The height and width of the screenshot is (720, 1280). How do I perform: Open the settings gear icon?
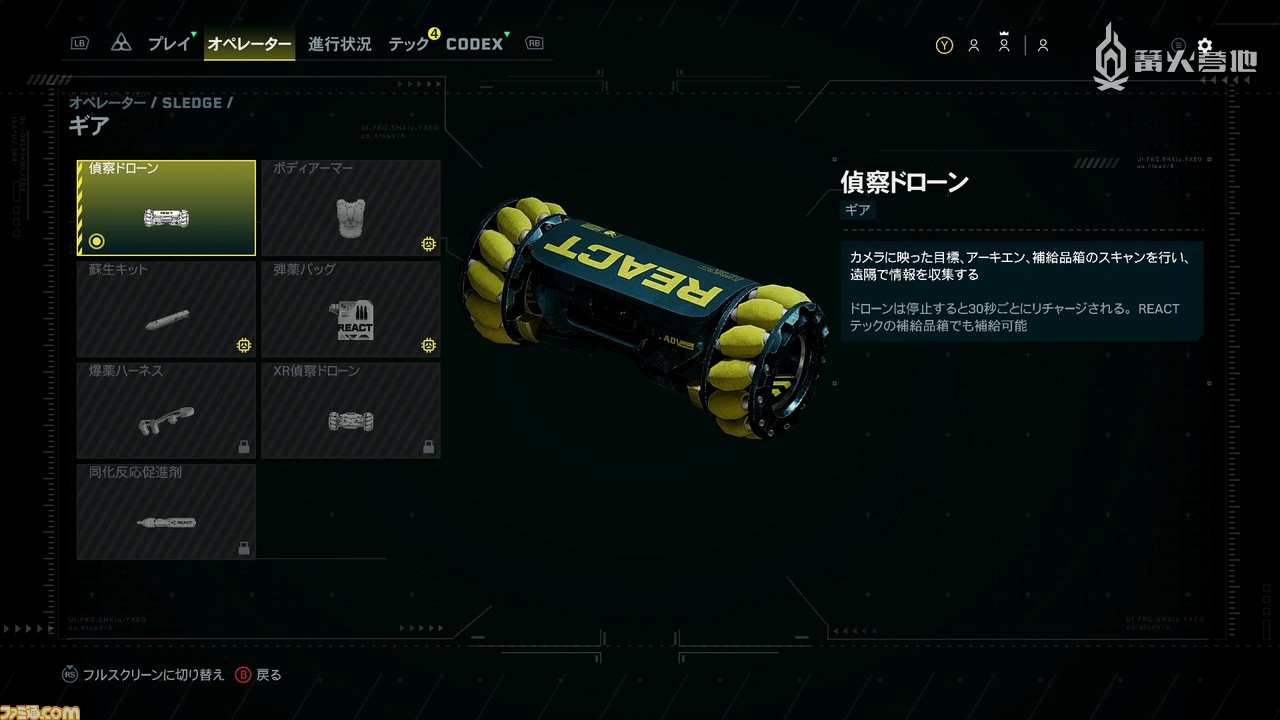[x=1204, y=45]
